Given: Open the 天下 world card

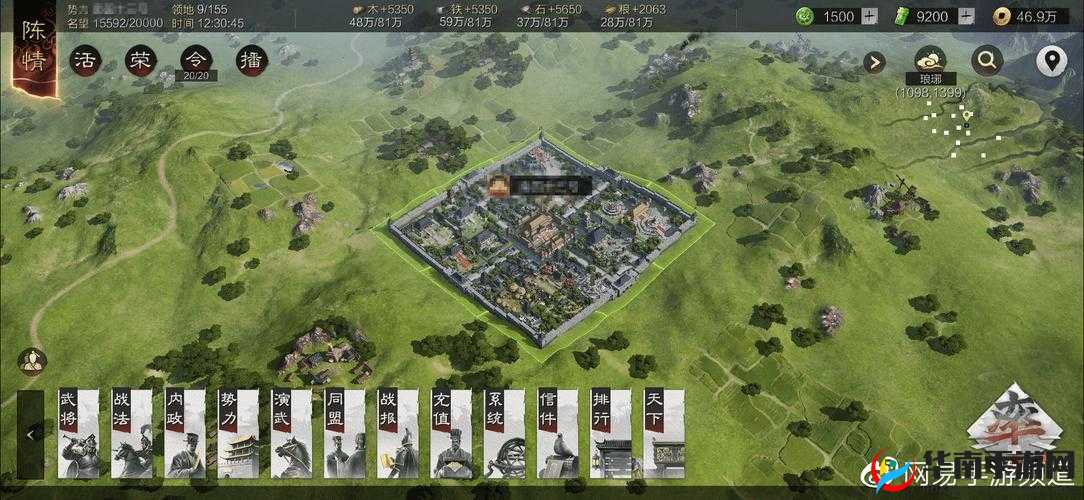Looking at the screenshot, I should pos(664,432).
